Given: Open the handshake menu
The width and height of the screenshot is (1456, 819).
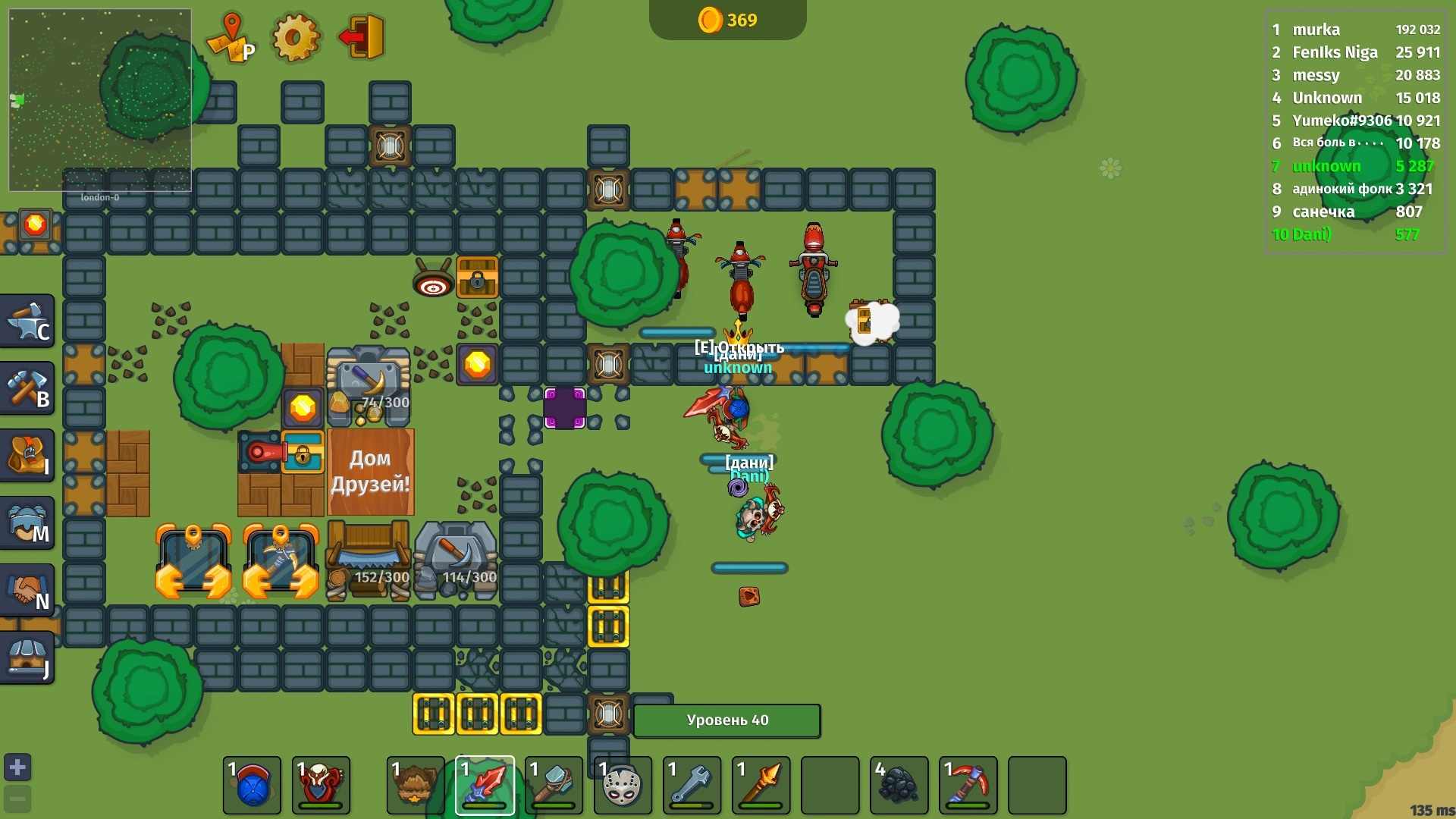Looking at the screenshot, I should (27, 591).
